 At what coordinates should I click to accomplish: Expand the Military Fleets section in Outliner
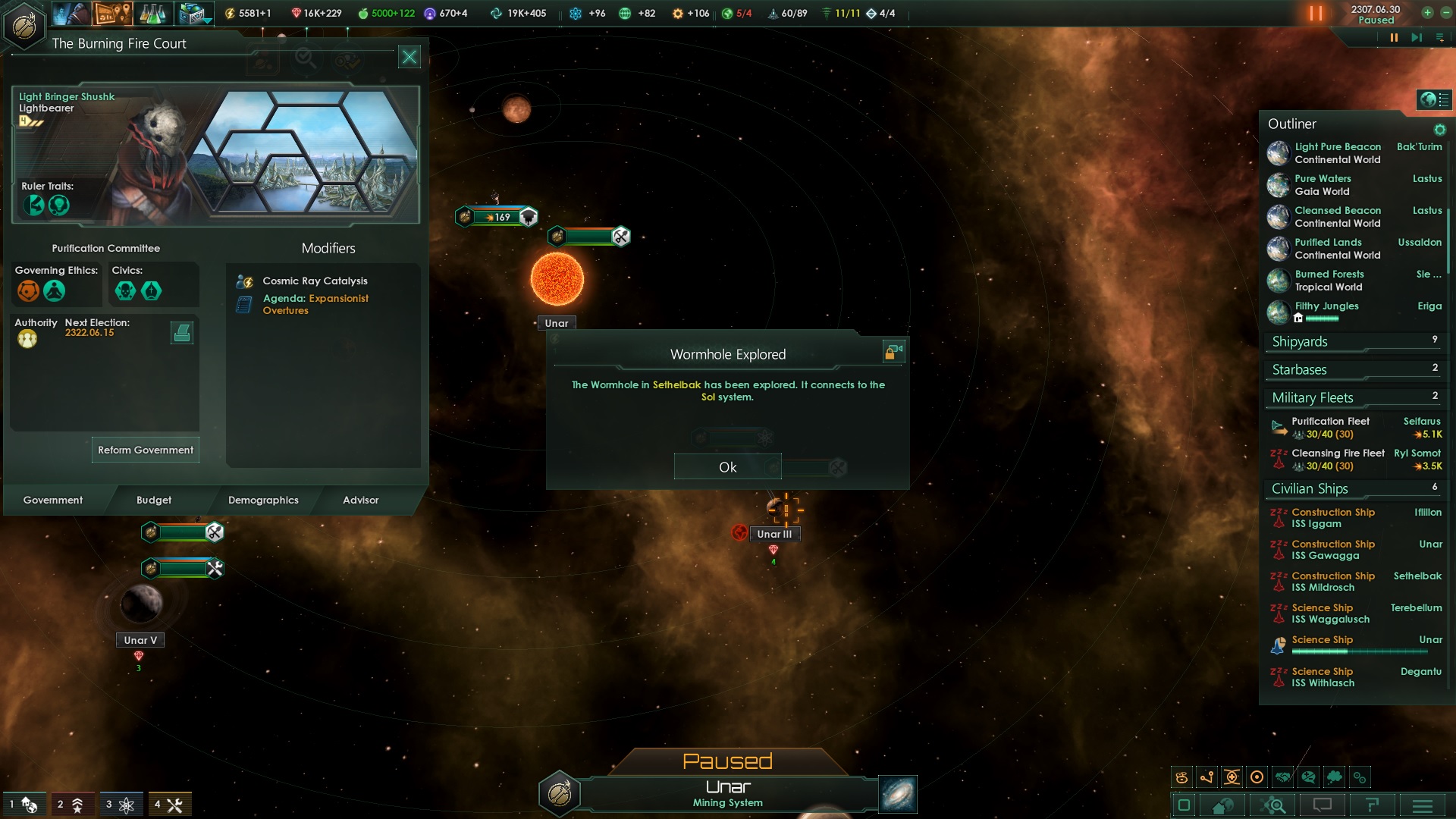click(x=1312, y=397)
